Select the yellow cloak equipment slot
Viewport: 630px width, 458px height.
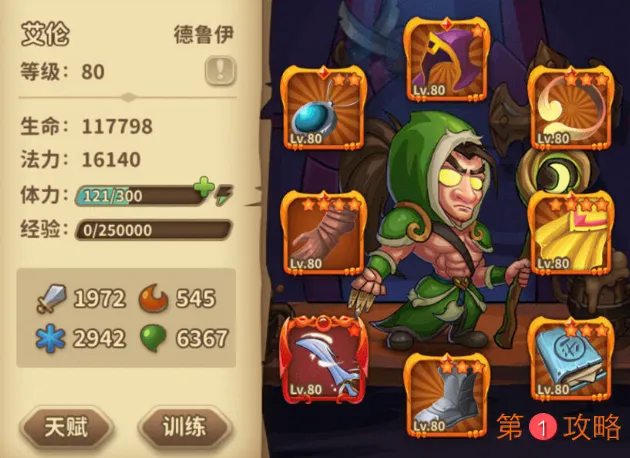570,232
